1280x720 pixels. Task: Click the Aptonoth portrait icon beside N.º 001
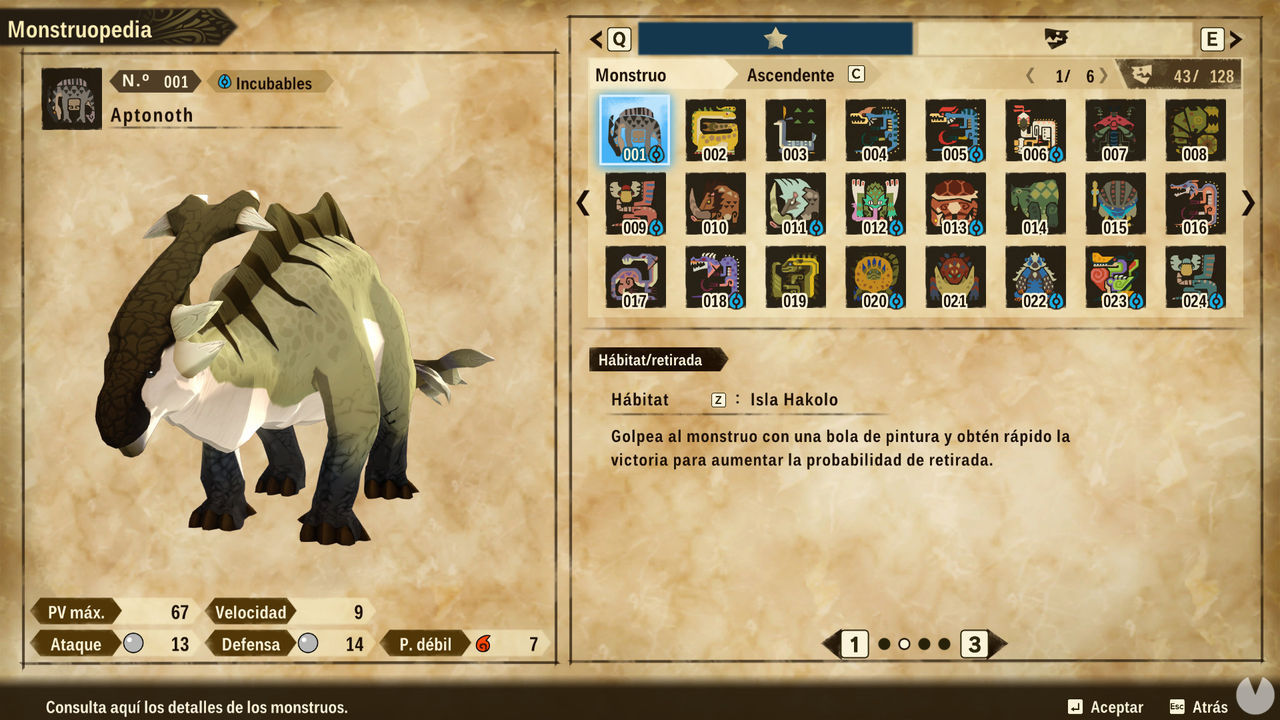pyautogui.click(x=70, y=99)
